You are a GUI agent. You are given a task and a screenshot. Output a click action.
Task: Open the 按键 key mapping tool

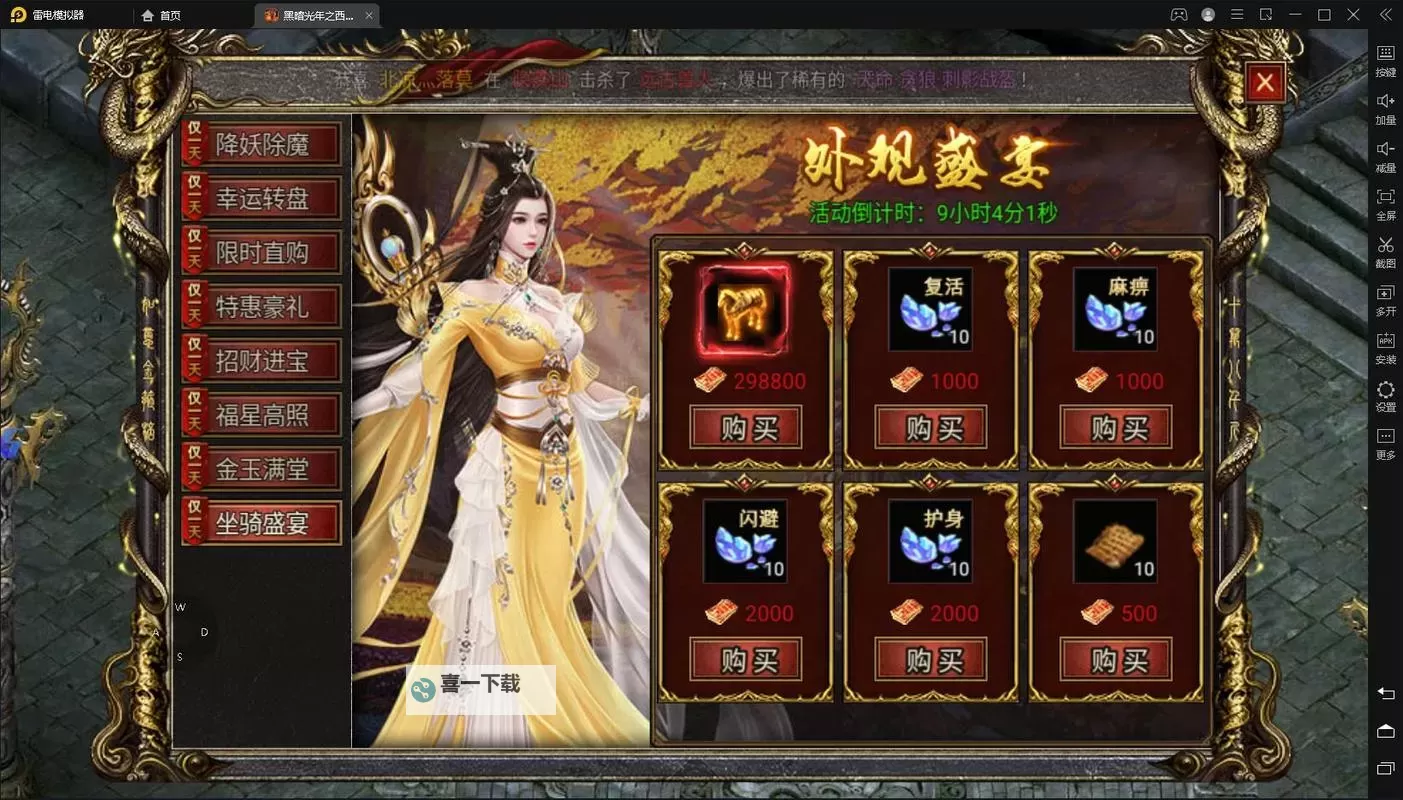[x=1385, y=60]
